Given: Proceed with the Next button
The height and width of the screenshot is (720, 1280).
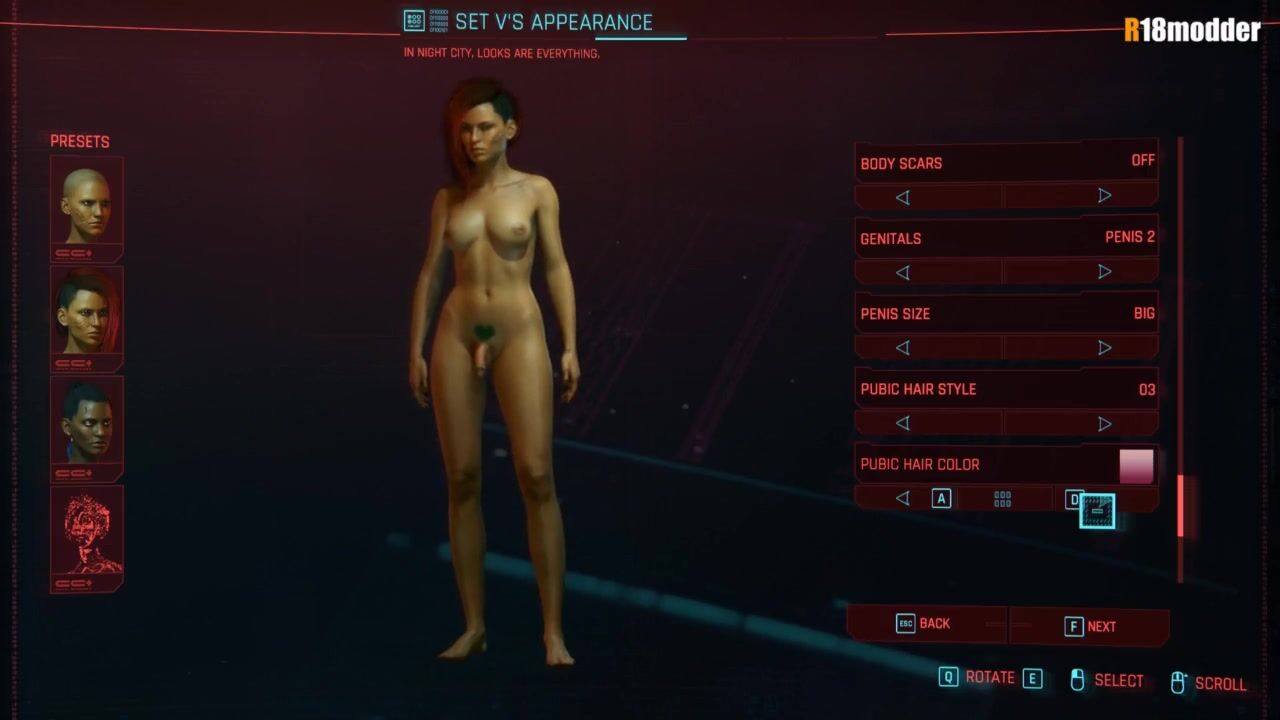Looking at the screenshot, I should click(x=1090, y=627).
